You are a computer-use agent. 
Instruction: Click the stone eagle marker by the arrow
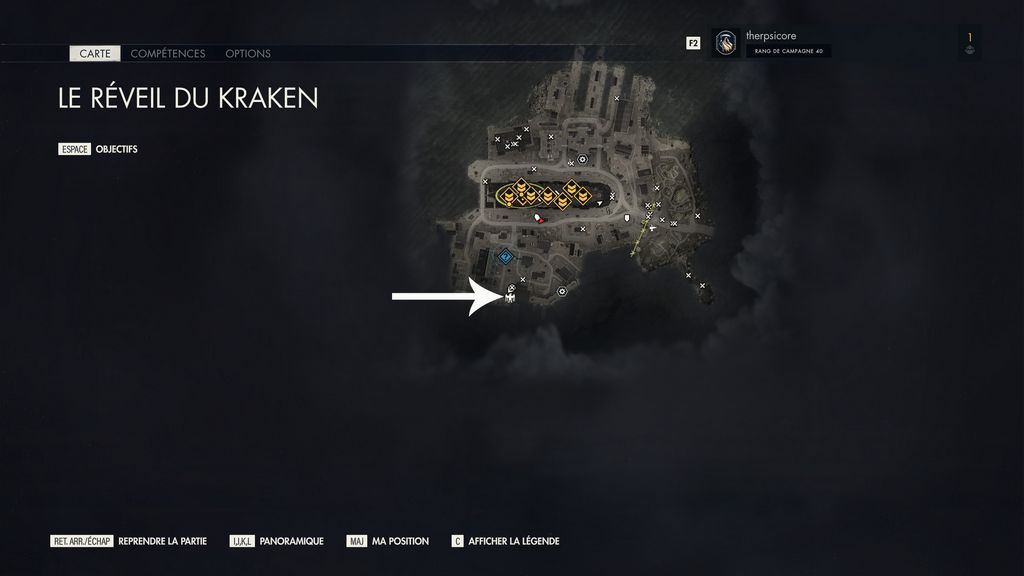click(510, 295)
